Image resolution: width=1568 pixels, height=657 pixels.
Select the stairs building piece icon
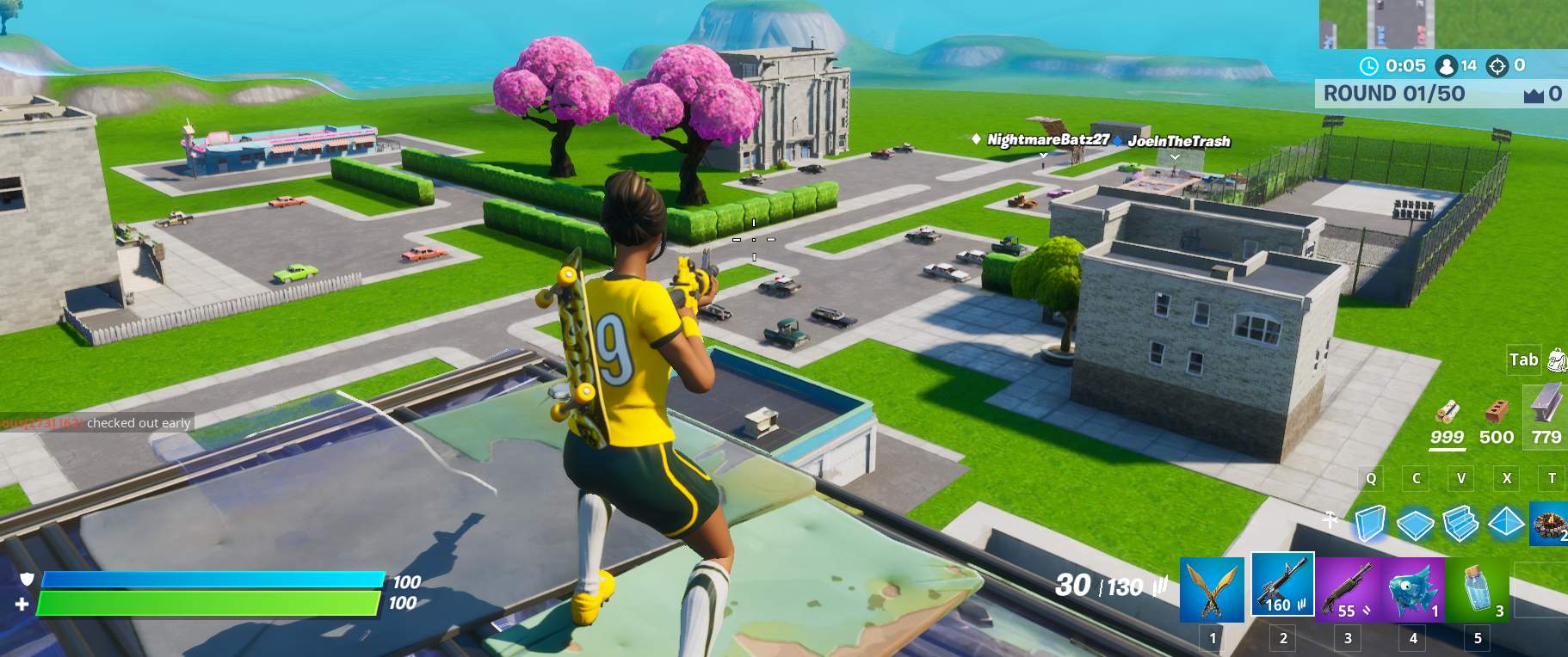[1461, 525]
